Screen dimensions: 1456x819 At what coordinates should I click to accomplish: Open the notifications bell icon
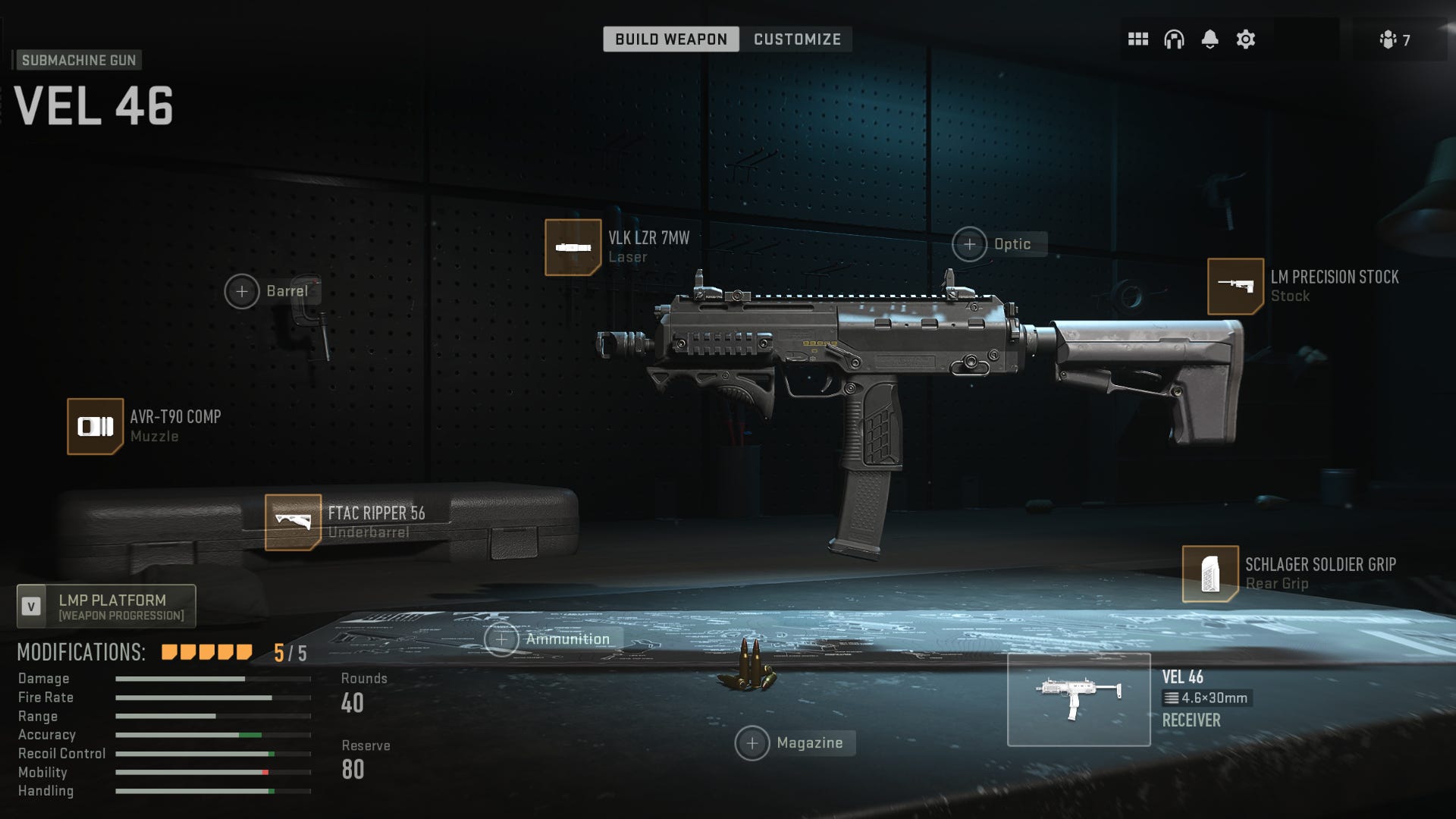[1209, 39]
